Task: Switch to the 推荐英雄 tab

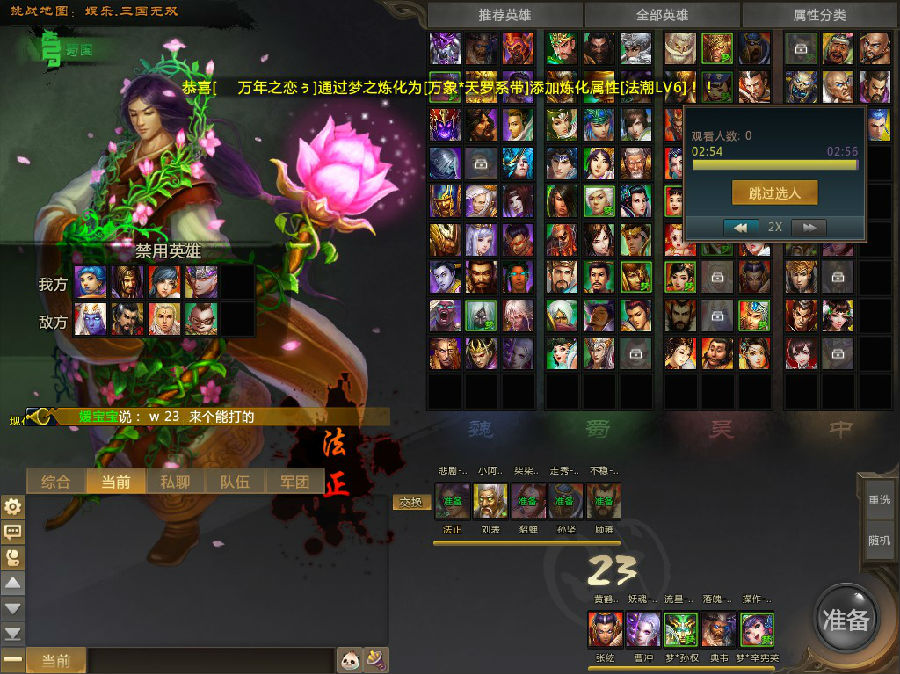Action: tap(505, 15)
